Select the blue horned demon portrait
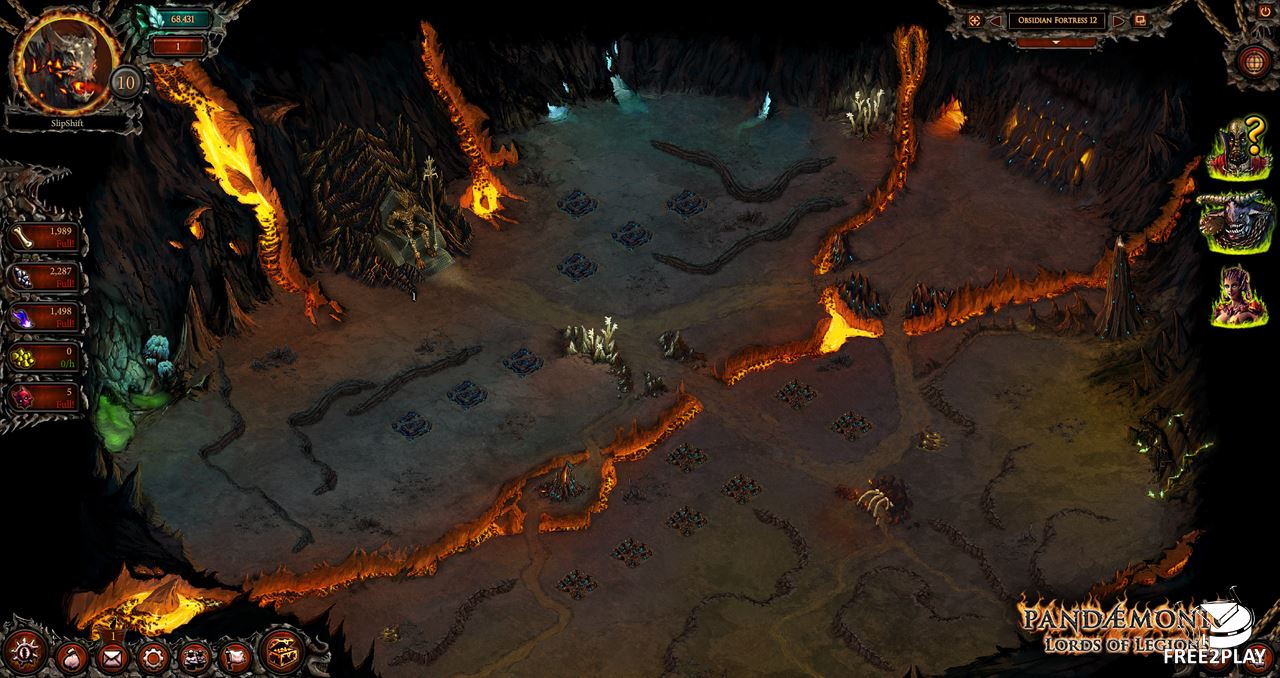The image size is (1280, 678). point(1236,222)
